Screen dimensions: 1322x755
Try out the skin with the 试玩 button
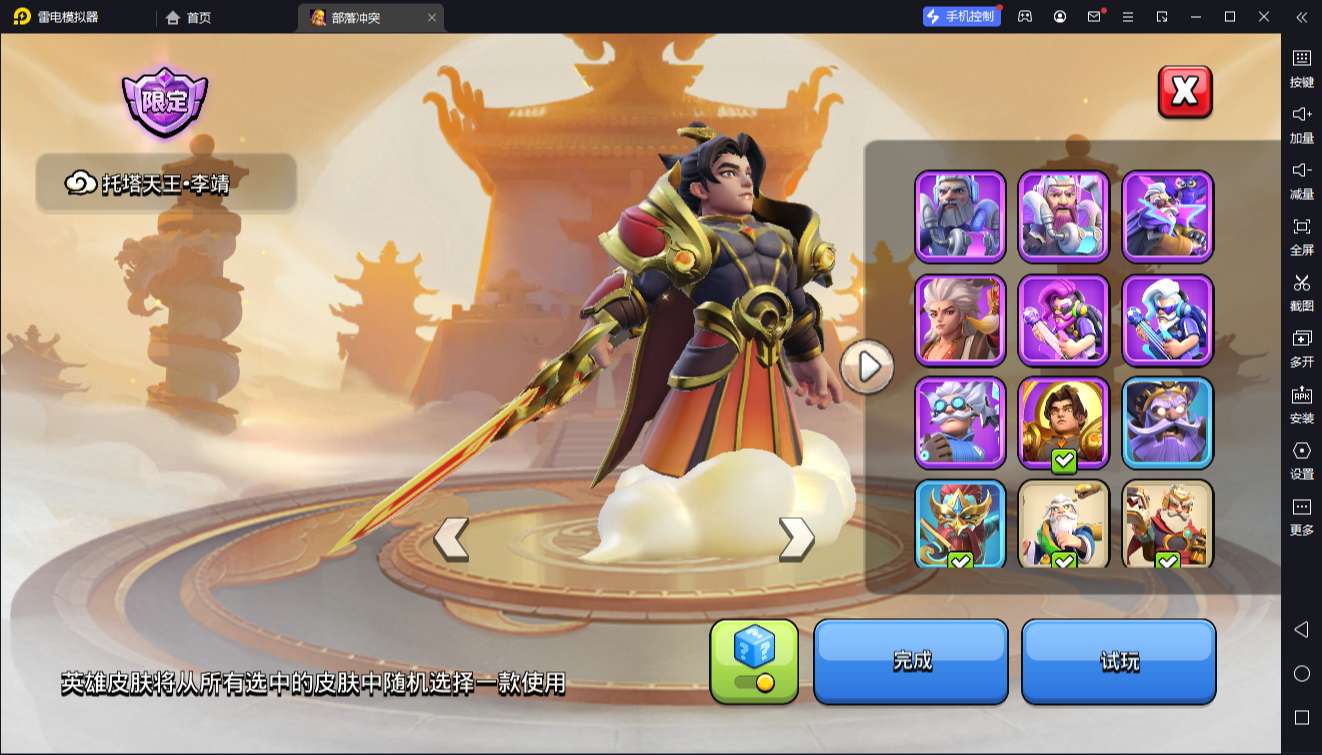(1118, 661)
